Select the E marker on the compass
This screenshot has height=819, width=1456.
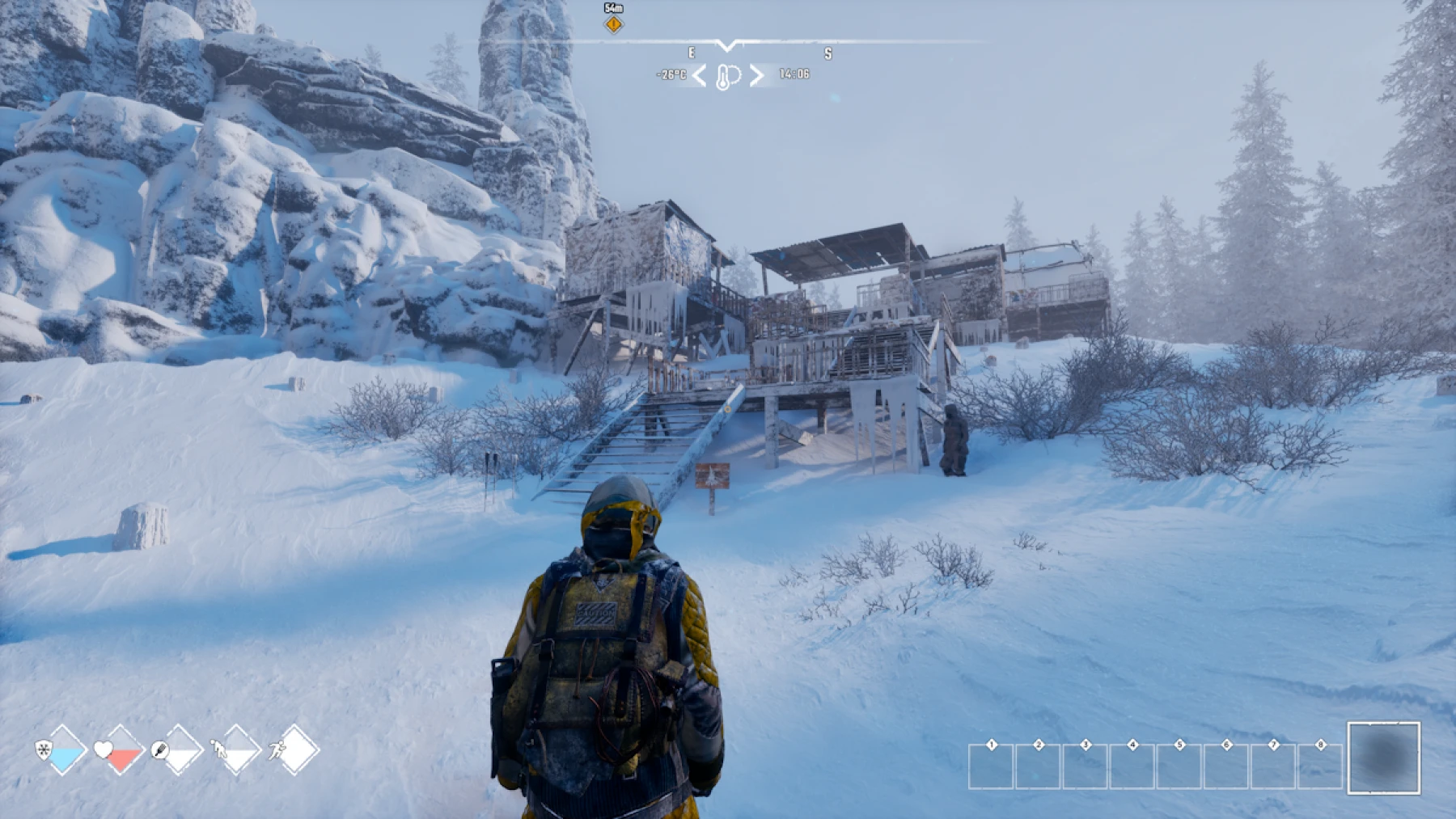pyautogui.click(x=692, y=52)
